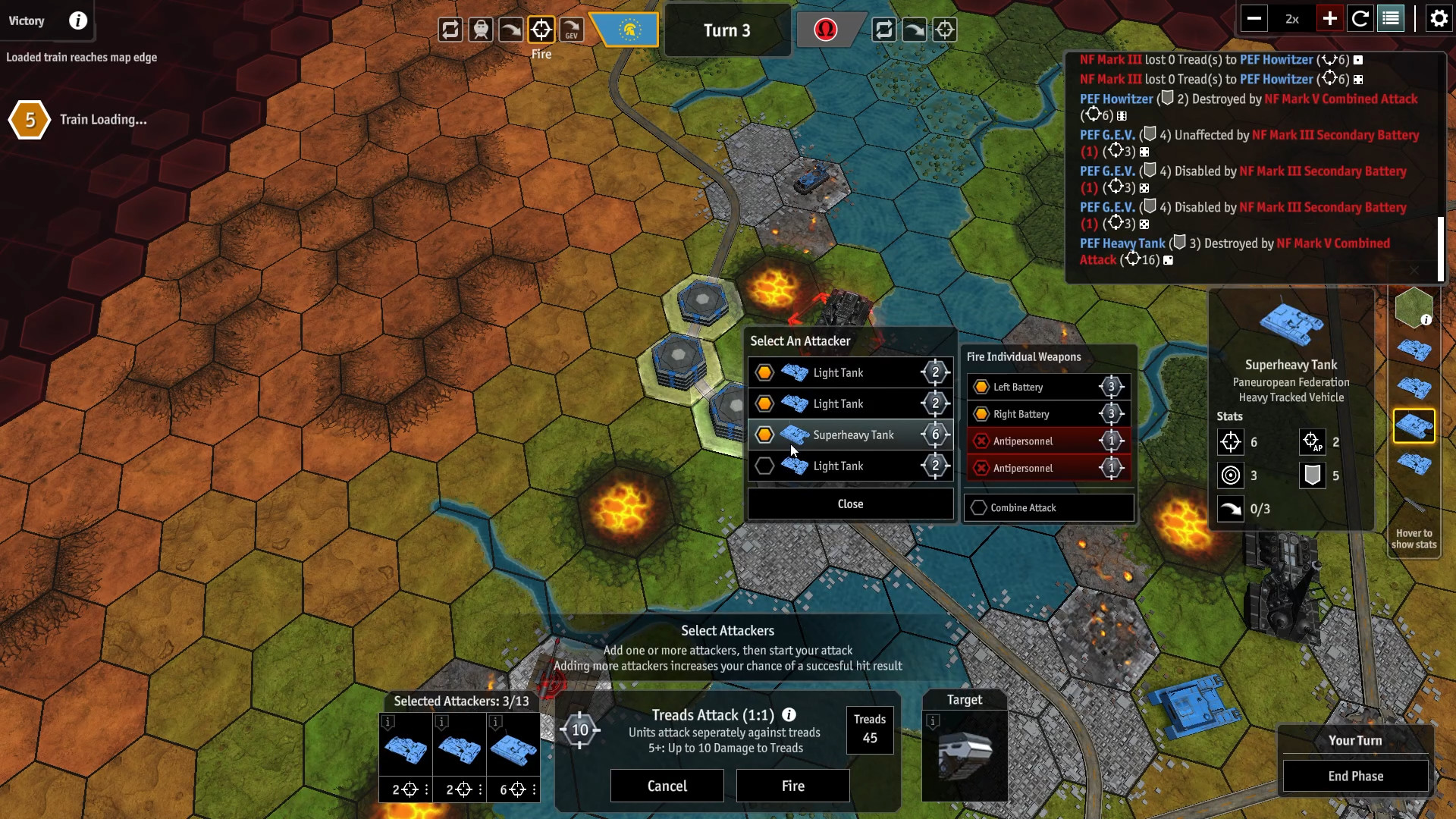Cancel the Treads Attack
1456x819 pixels.
pos(667,786)
